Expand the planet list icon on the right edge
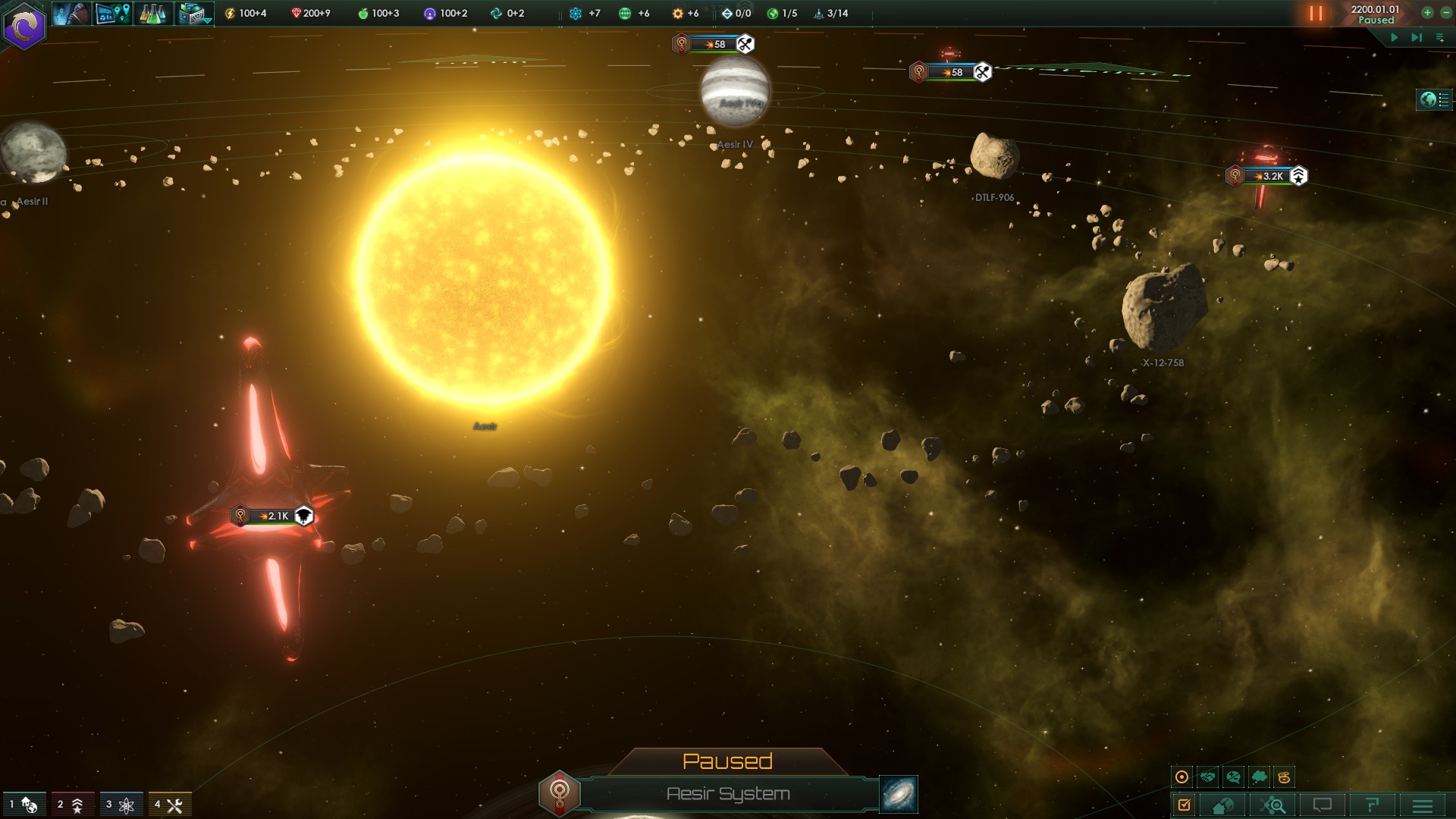1456x819 pixels. click(1433, 98)
